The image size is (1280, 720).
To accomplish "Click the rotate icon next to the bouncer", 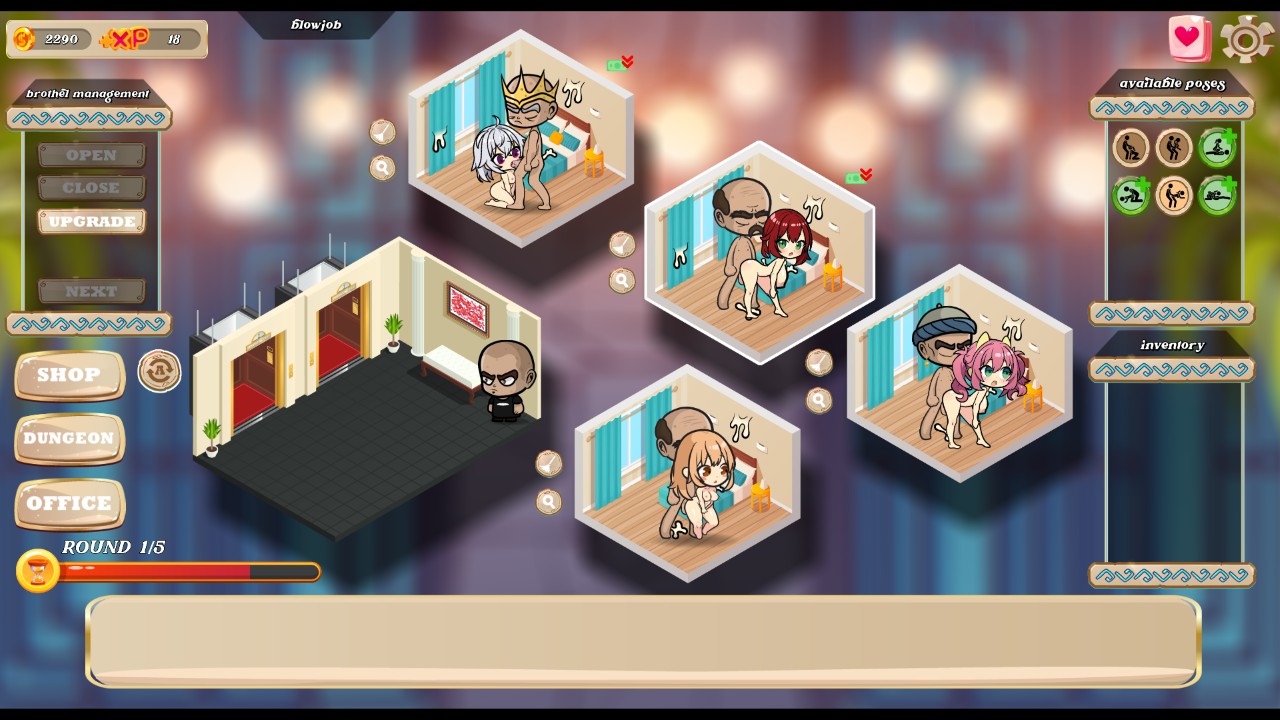I will pyautogui.click(x=159, y=371).
